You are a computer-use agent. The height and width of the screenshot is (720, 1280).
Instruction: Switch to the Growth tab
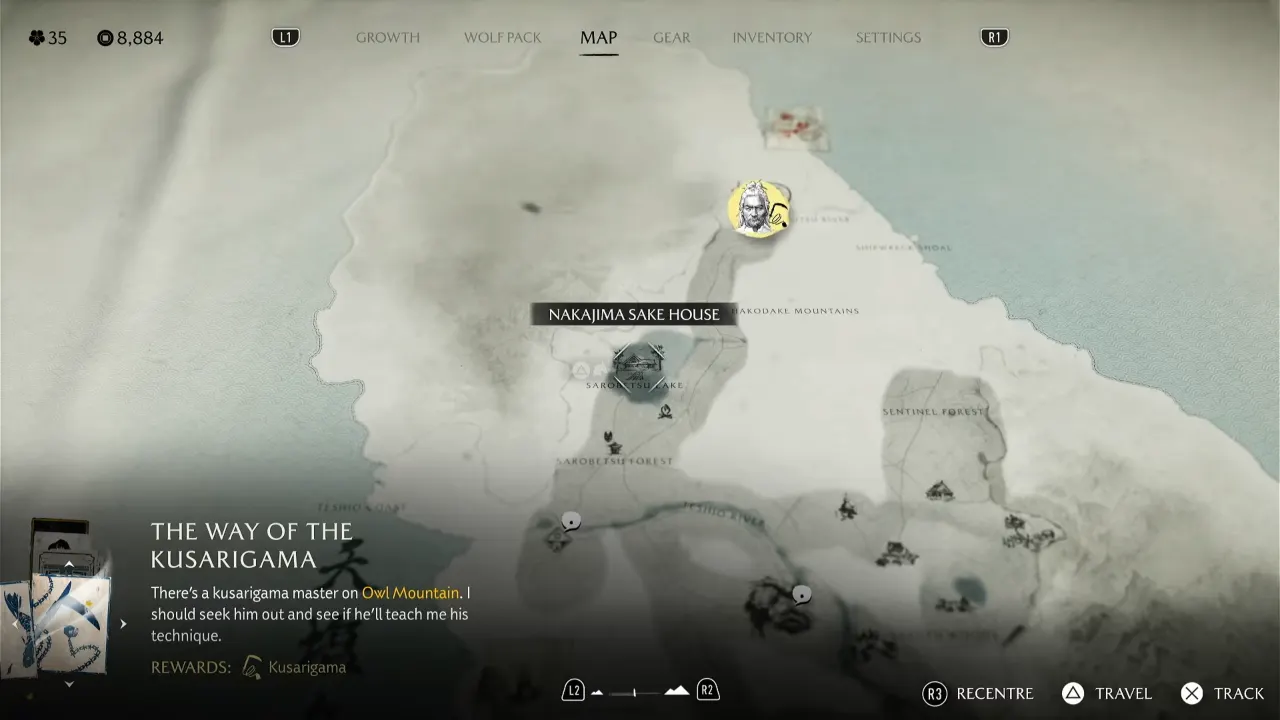388,38
